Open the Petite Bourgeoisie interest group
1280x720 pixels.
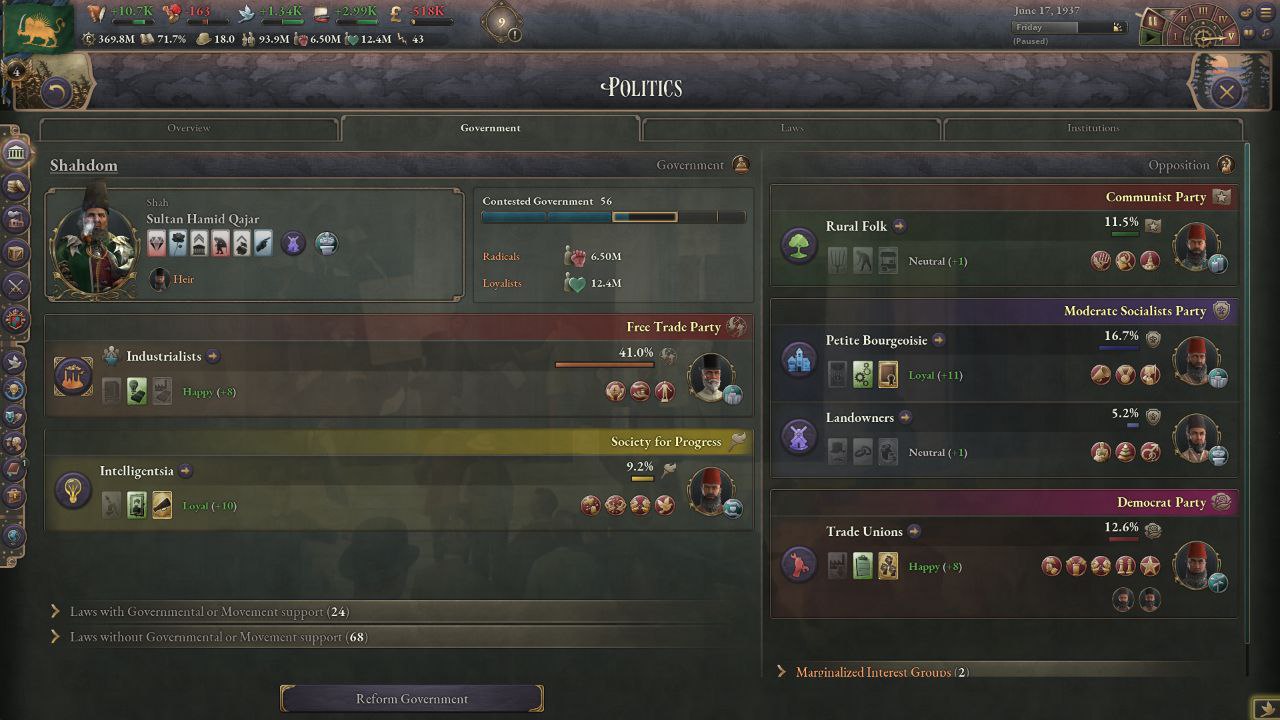point(876,340)
